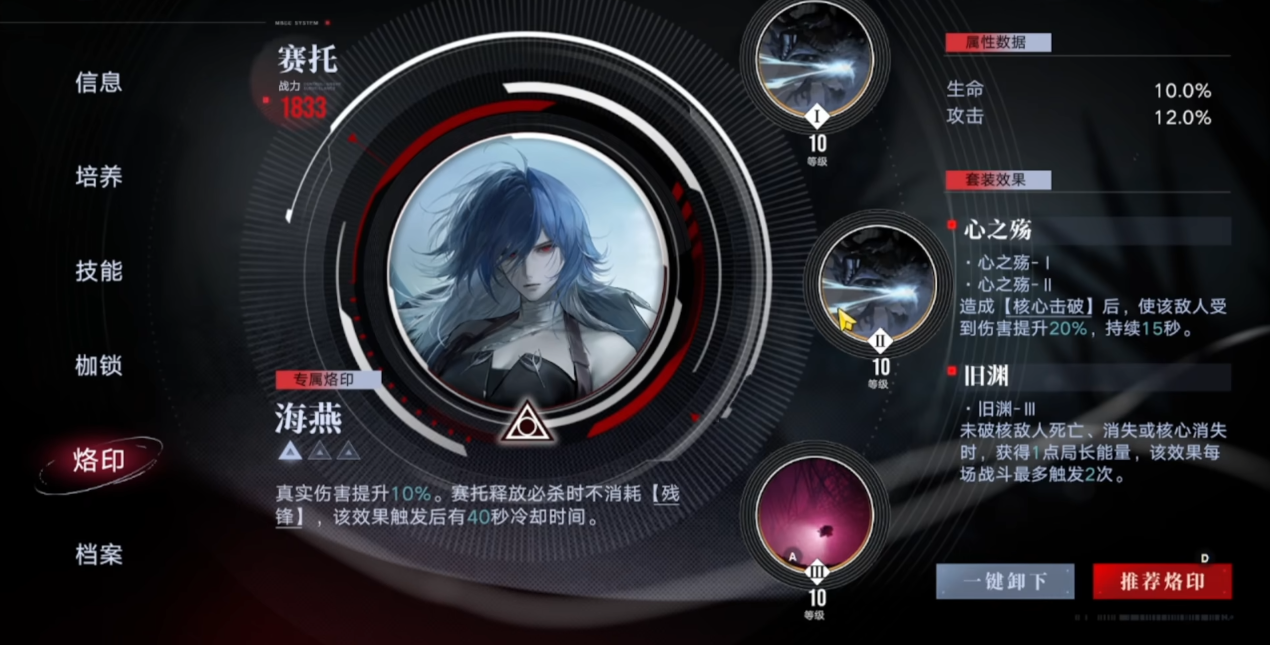The image size is (1270, 645).
Task: Activate the 推荐烙印 recommended brands button
Action: tap(1162, 581)
